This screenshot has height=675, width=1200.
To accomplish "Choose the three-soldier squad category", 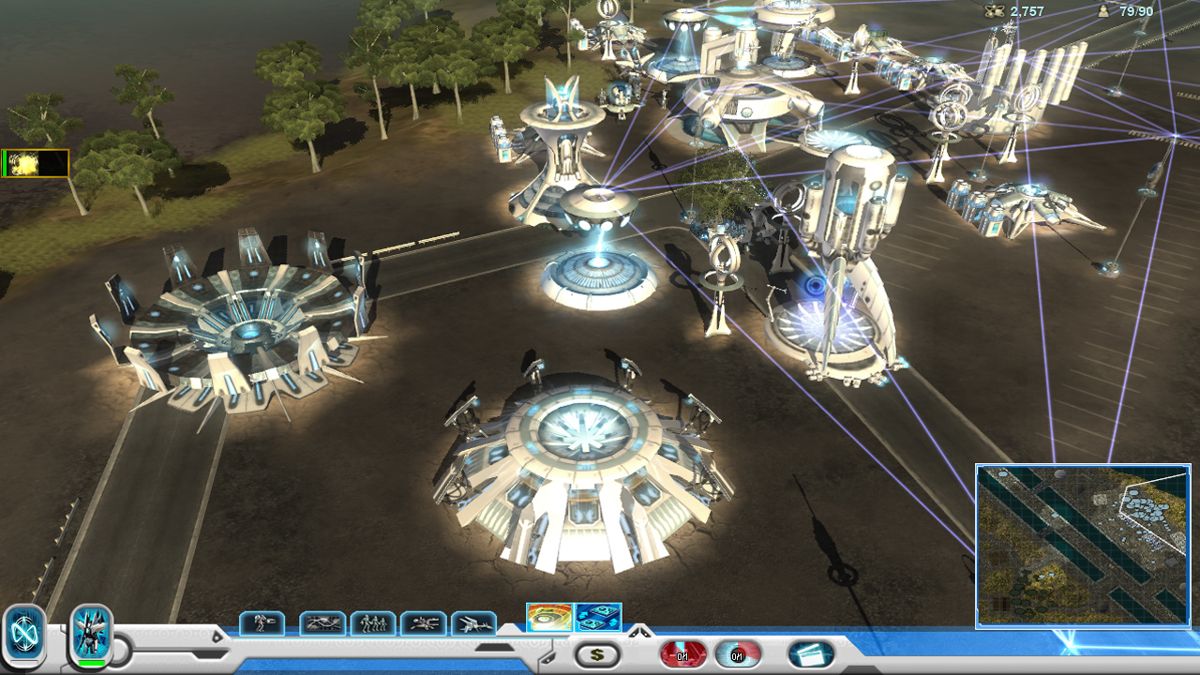I will pos(373,623).
